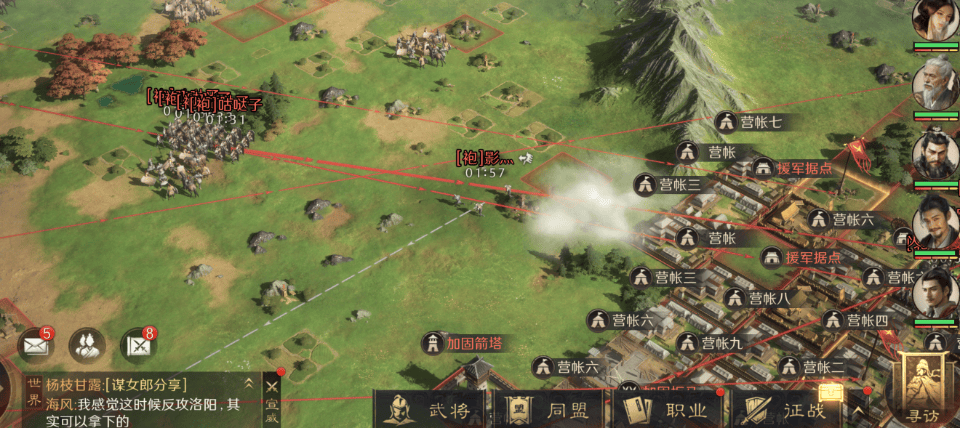Expand the arrow beside 征战

coord(858,410)
